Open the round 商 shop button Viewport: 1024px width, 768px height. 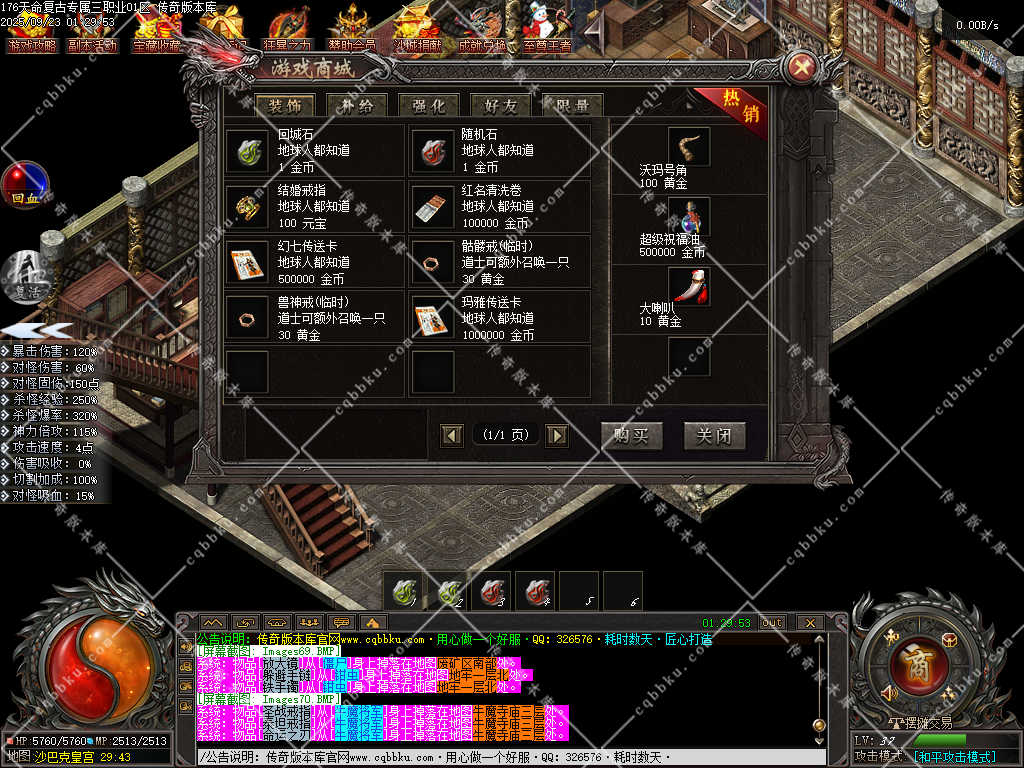[x=915, y=660]
